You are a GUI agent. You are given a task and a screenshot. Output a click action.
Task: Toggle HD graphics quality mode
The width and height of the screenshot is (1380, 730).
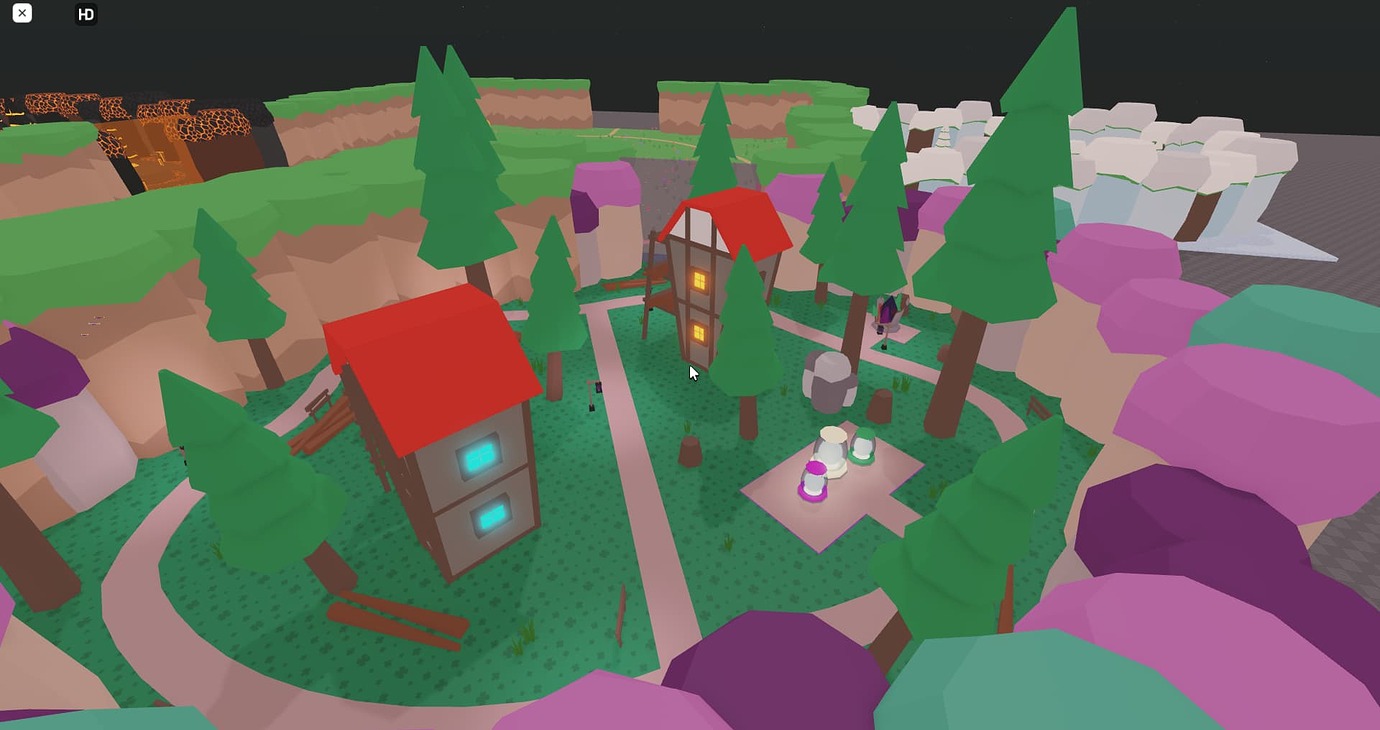[x=86, y=14]
